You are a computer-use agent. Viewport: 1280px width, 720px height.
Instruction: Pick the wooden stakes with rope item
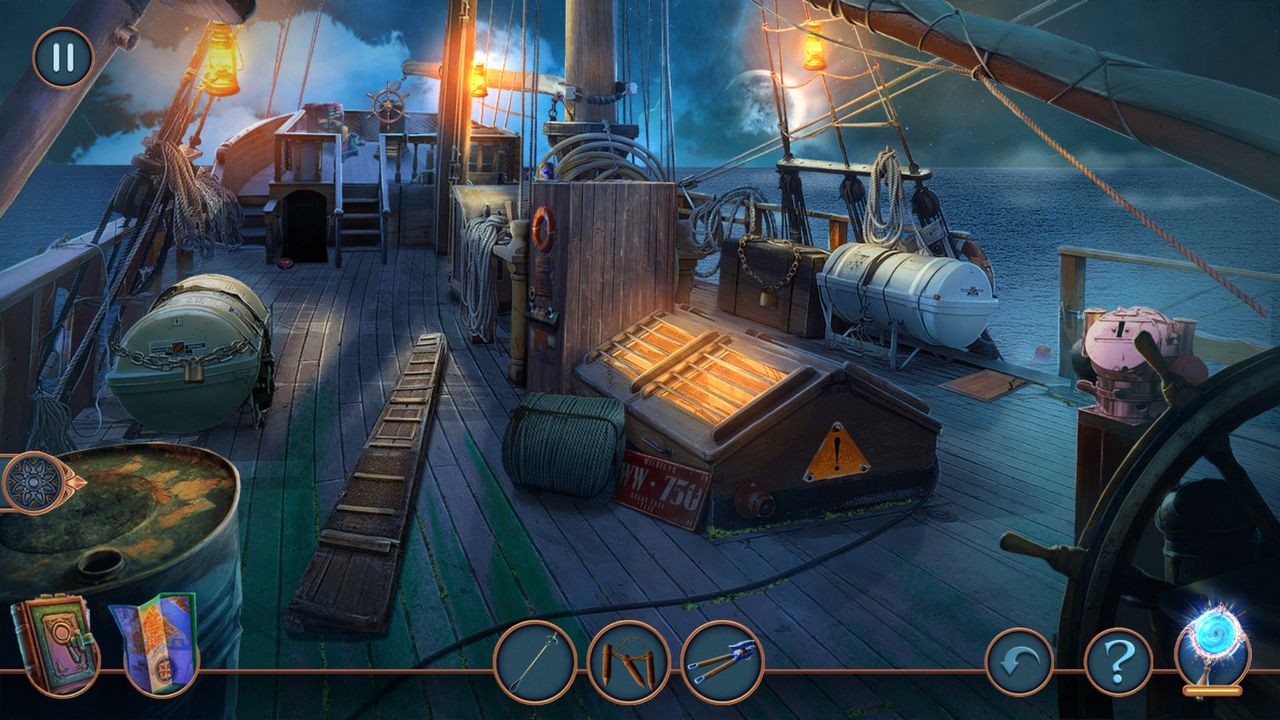(628, 662)
